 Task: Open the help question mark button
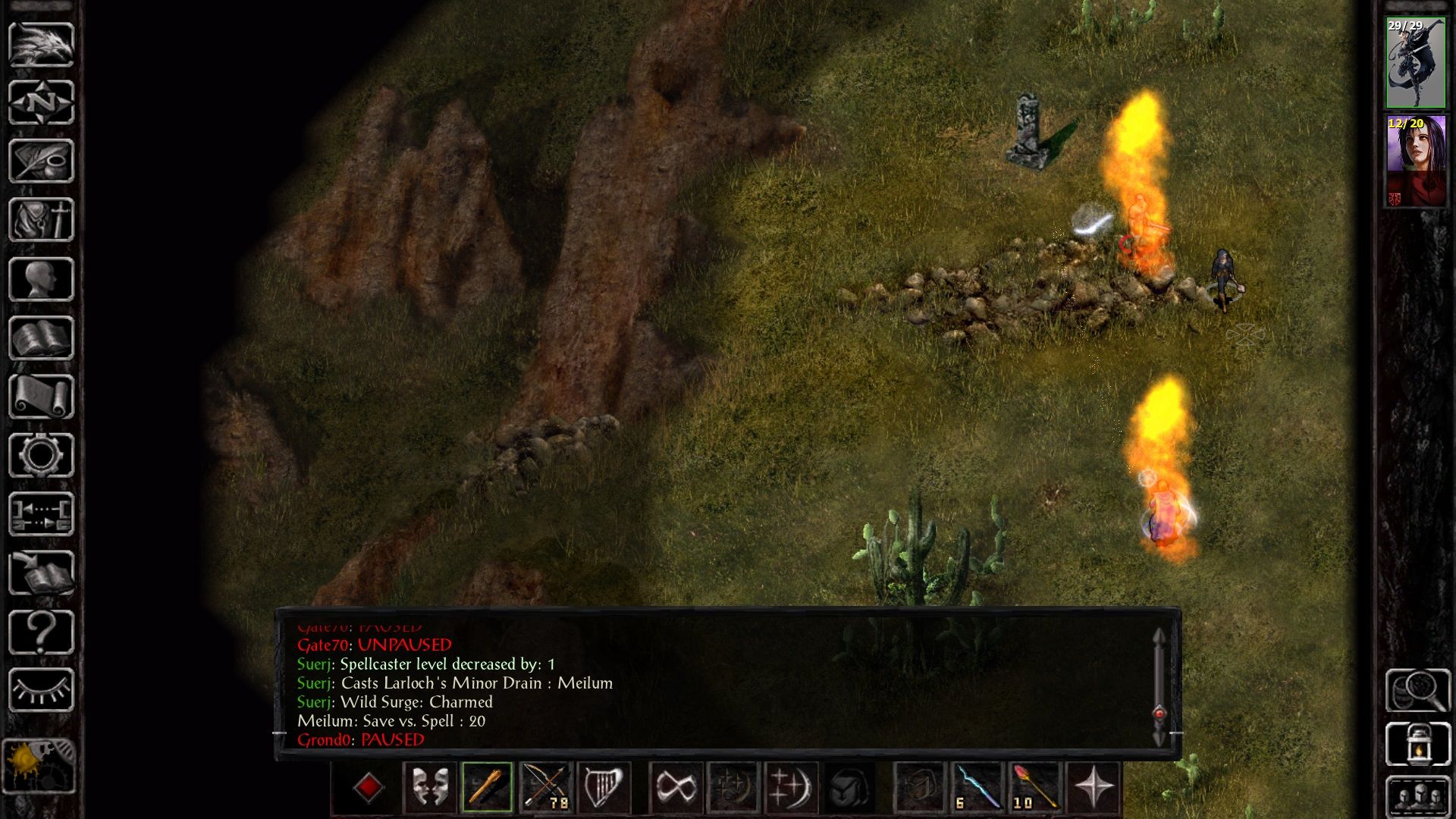pos(41,632)
